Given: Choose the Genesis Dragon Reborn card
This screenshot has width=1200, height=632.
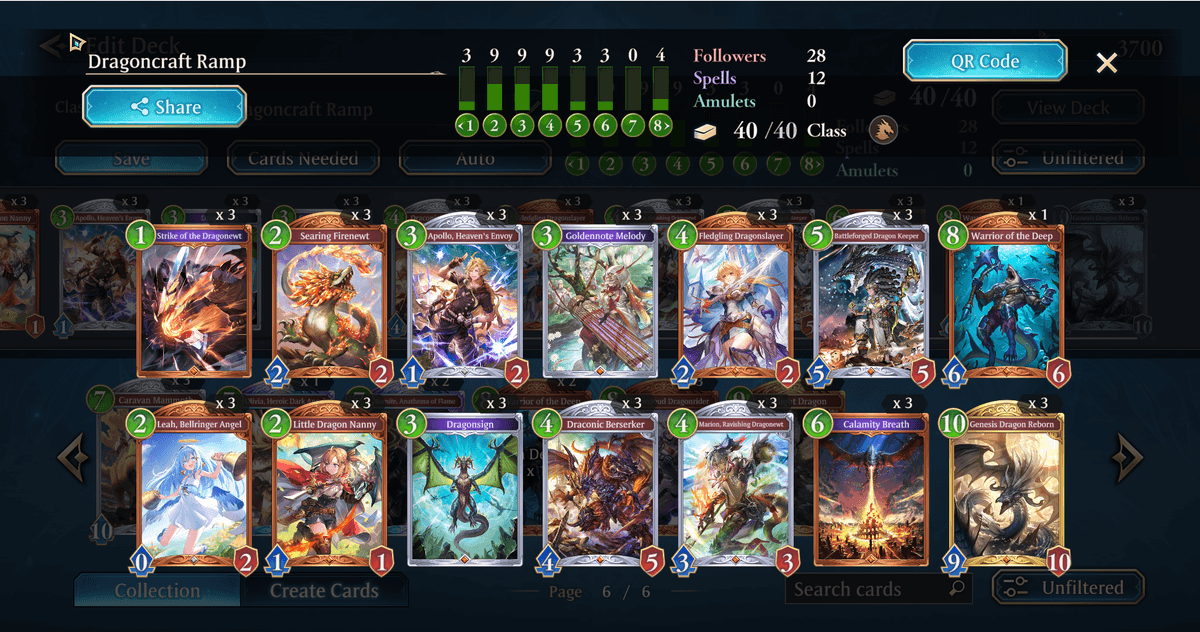Looking at the screenshot, I should point(1006,488).
